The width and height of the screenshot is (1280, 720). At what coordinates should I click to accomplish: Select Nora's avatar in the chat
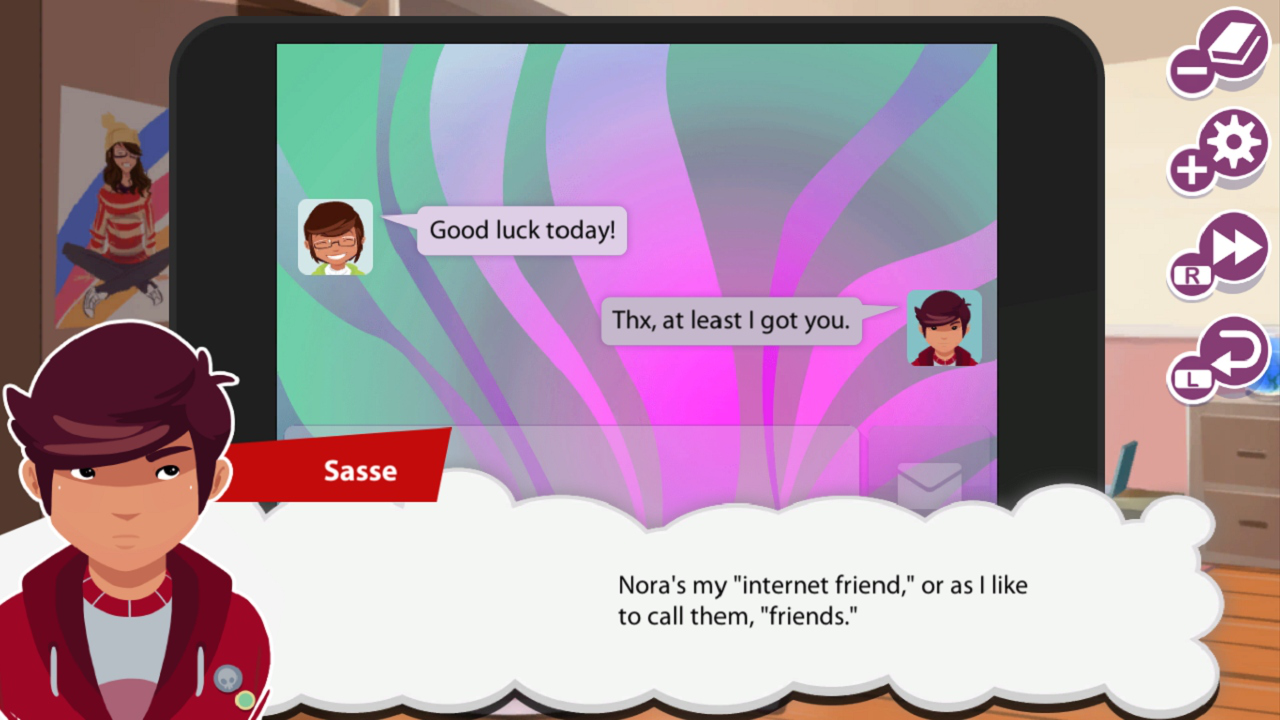pyautogui.click(x=335, y=236)
